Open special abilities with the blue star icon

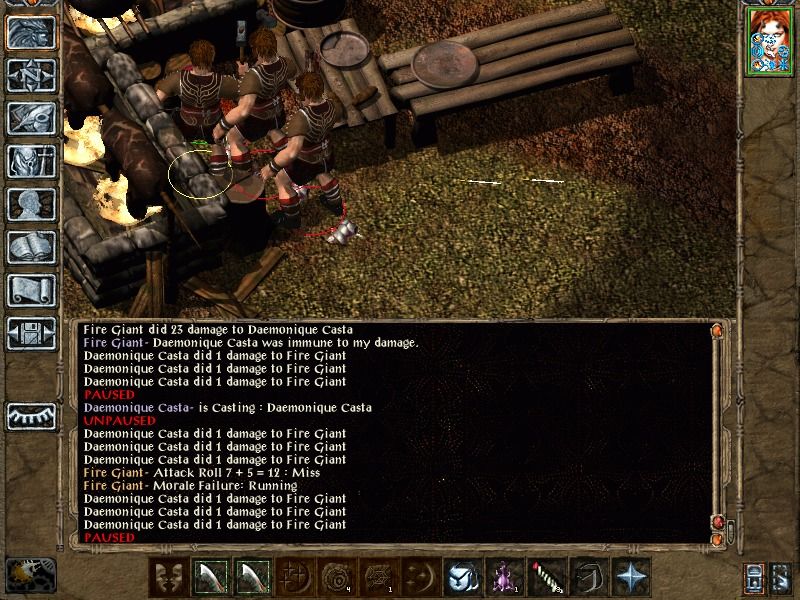pos(631,576)
